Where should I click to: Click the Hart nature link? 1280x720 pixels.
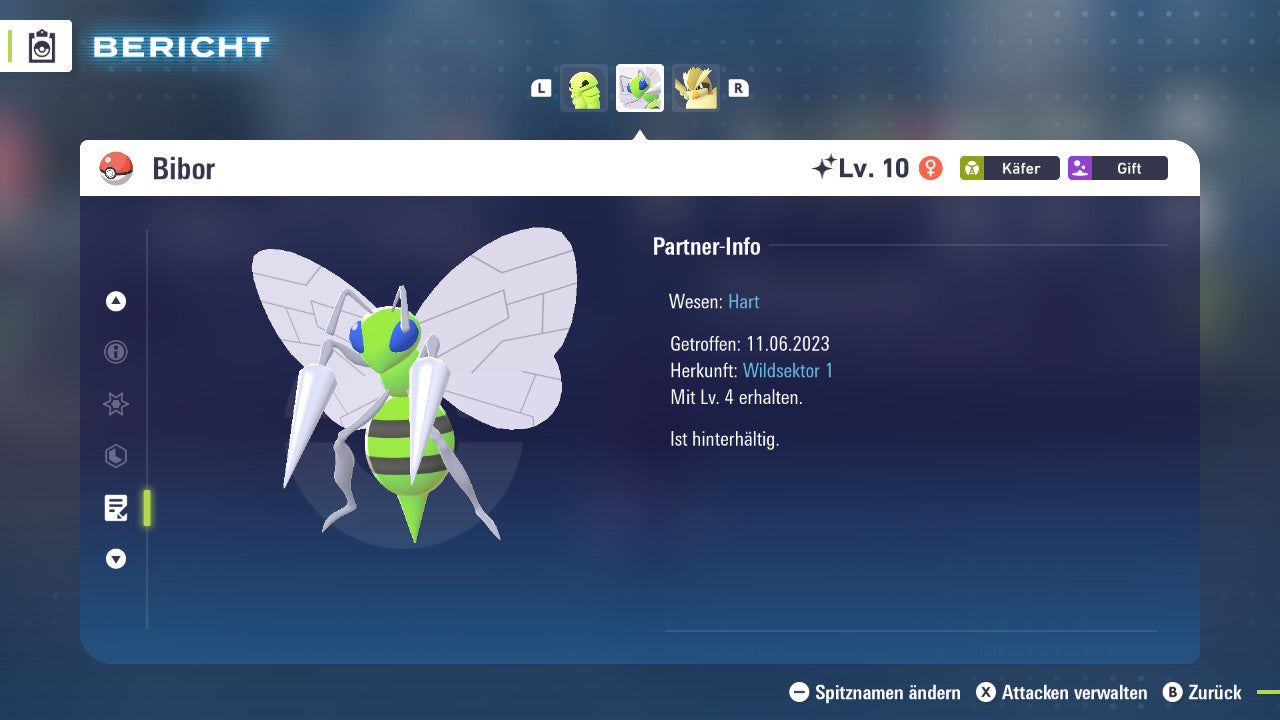click(x=743, y=301)
